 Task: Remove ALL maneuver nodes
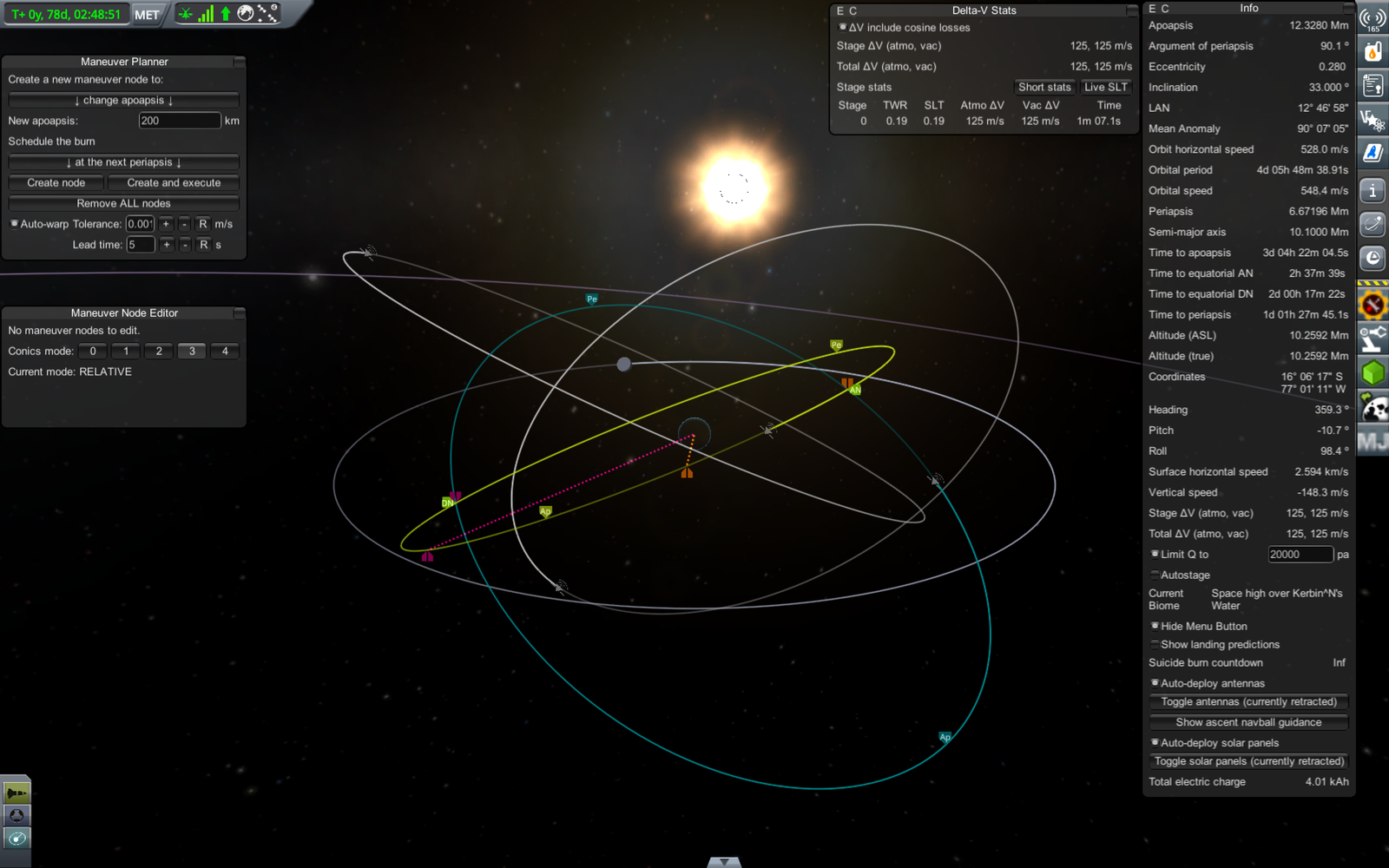pyautogui.click(x=123, y=203)
